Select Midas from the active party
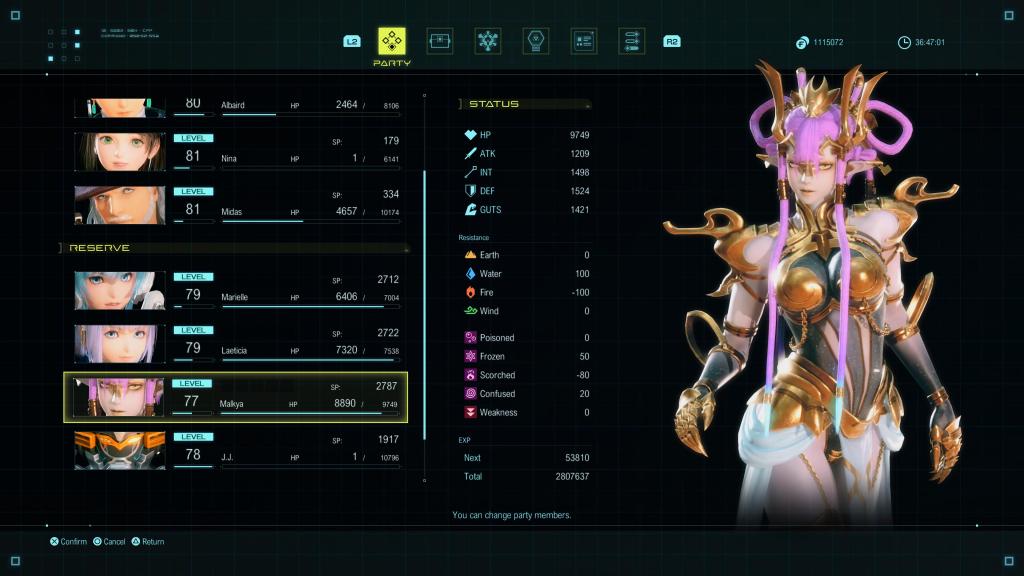The height and width of the screenshot is (576, 1024). [x=290, y=204]
